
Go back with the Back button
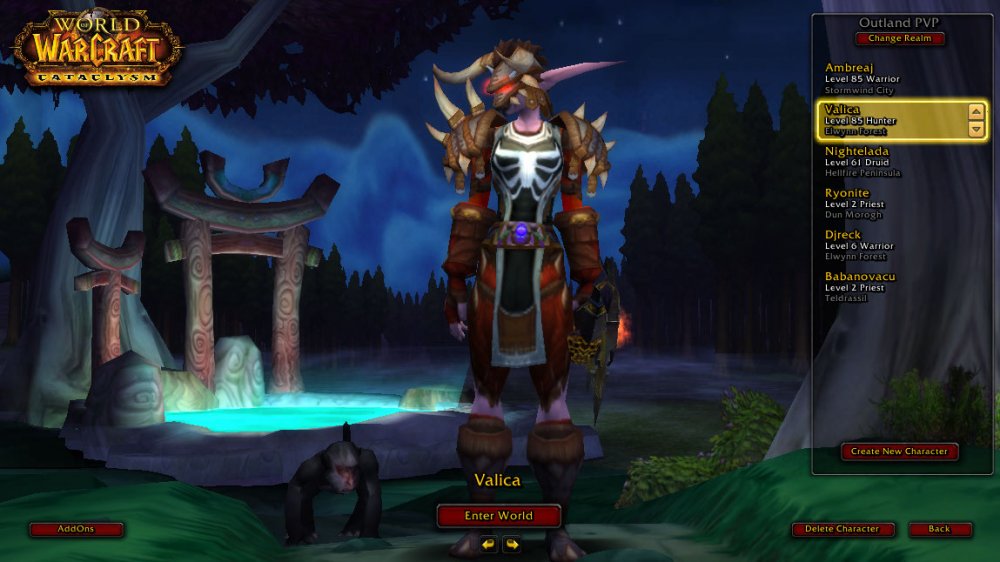tap(939, 529)
